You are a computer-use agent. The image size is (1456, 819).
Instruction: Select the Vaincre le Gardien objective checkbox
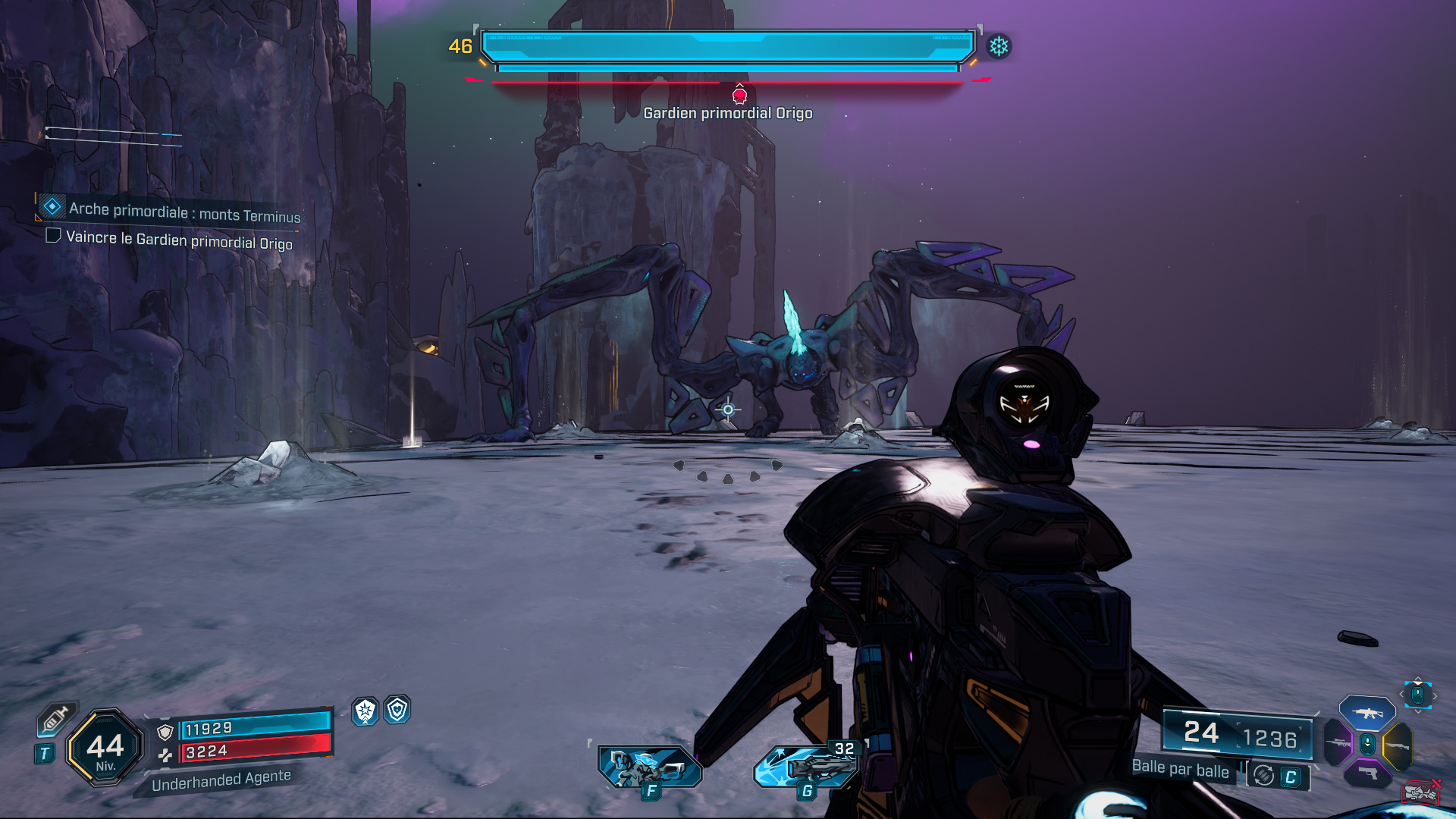point(53,236)
